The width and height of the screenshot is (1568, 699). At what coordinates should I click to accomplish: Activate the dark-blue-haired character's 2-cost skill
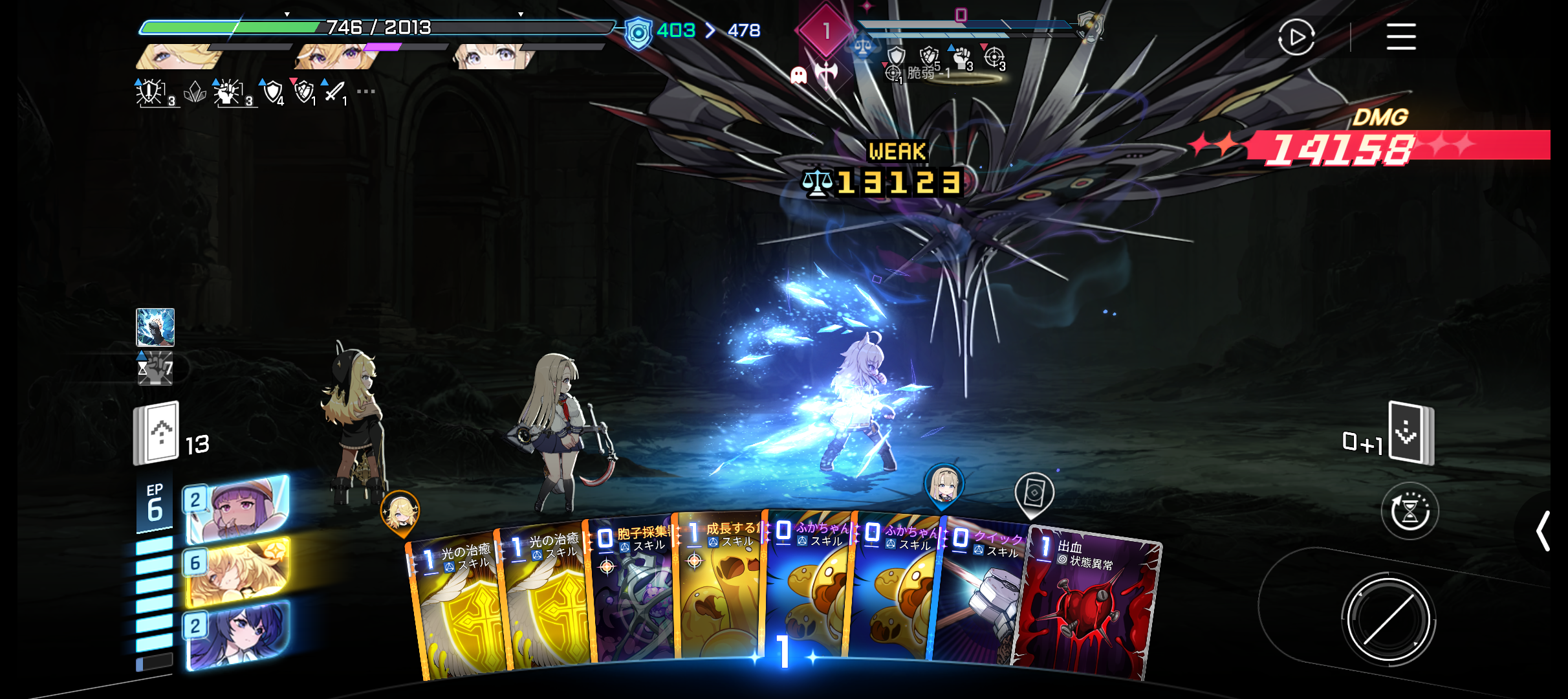point(237,634)
